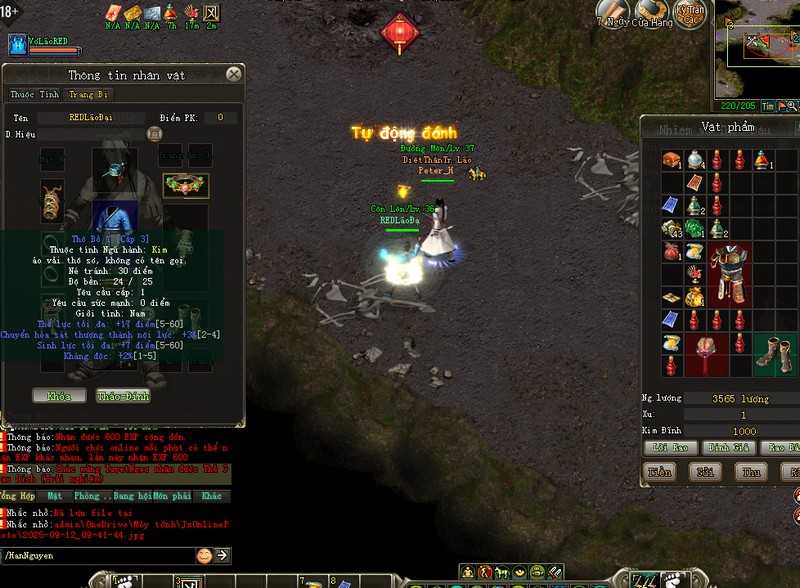The width and height of the screenshot is (800, 588).
Task: Click the Thu button
Action: [751, 471]
